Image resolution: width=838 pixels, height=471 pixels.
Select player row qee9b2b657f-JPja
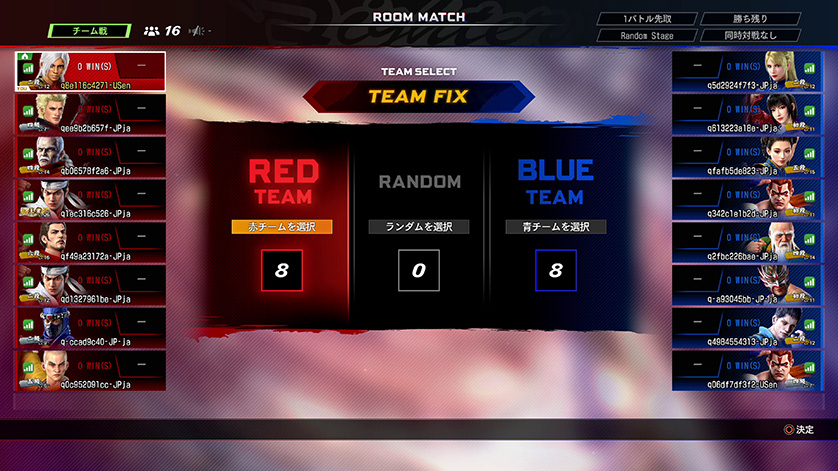point(90,113)
